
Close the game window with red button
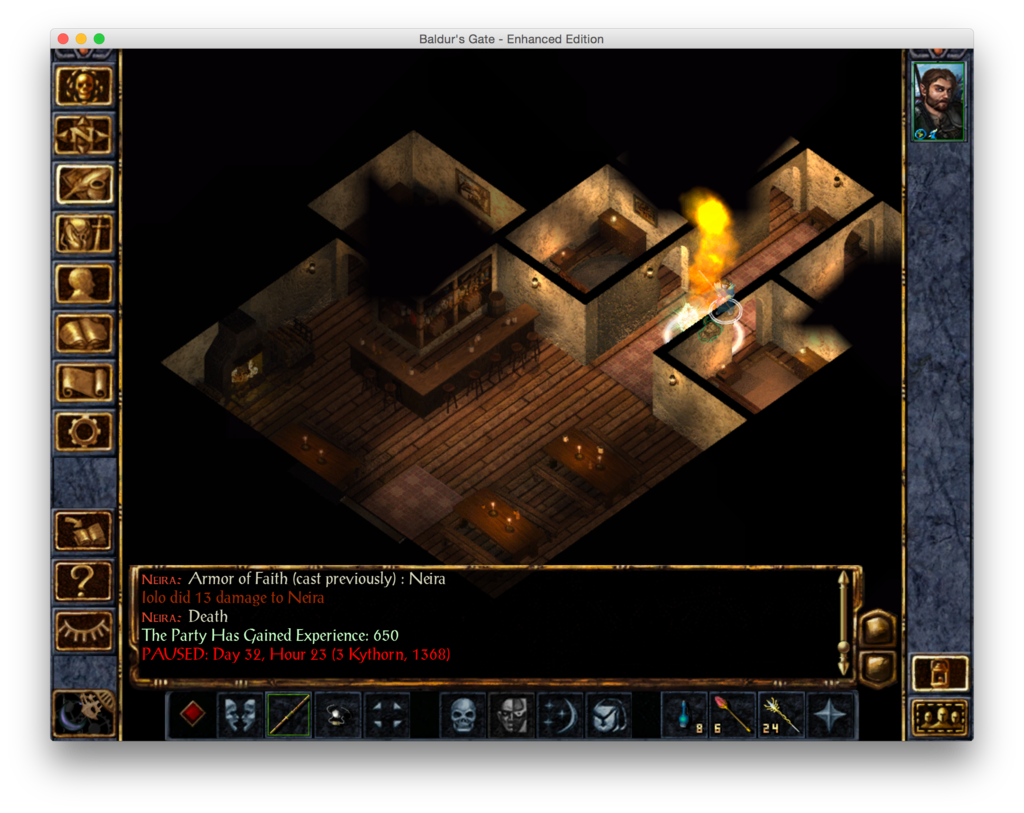pos(63,39)
